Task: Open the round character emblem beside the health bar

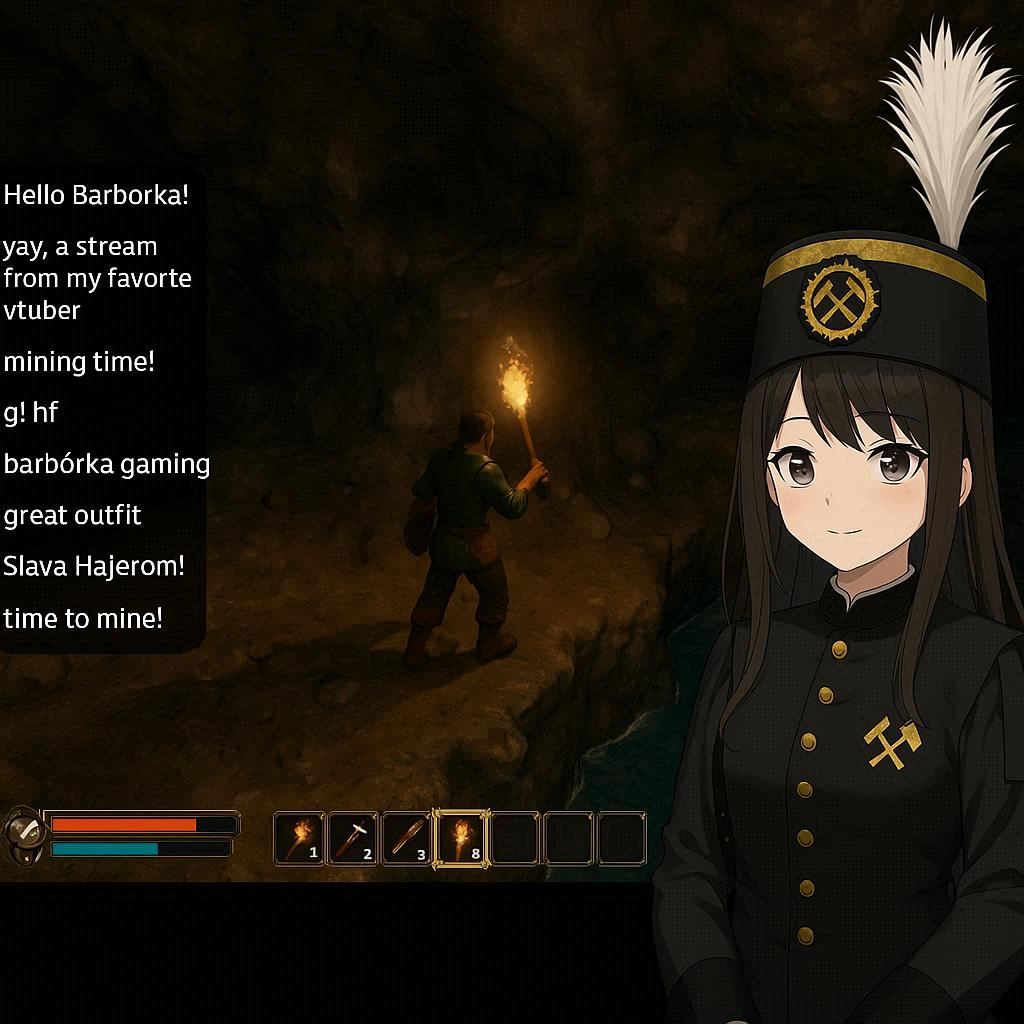Action: click(x=22, y=833)
